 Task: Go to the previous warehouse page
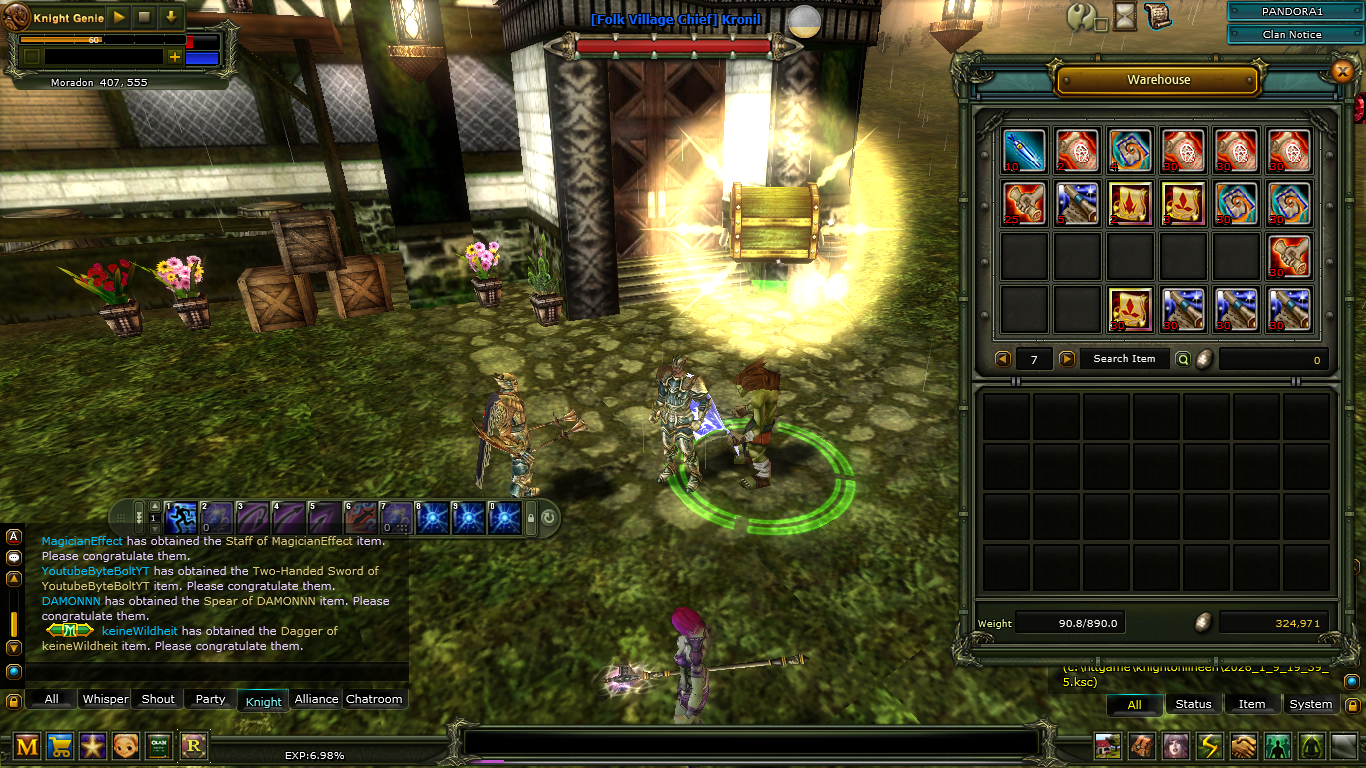[x=1003, y=359]
